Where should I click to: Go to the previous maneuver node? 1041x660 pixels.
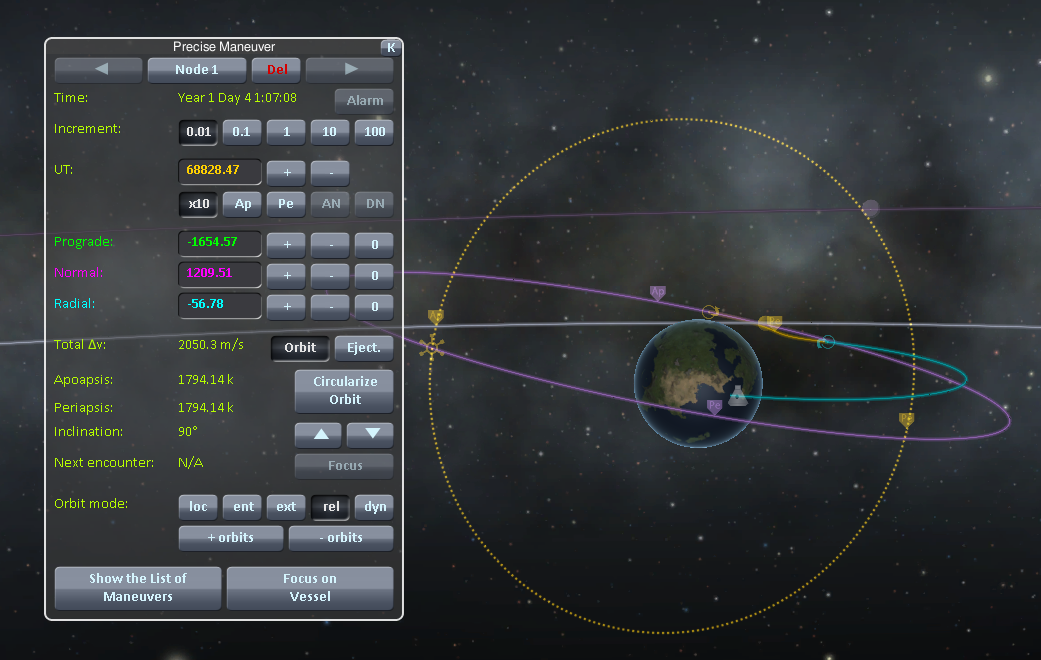click(98, 70)
